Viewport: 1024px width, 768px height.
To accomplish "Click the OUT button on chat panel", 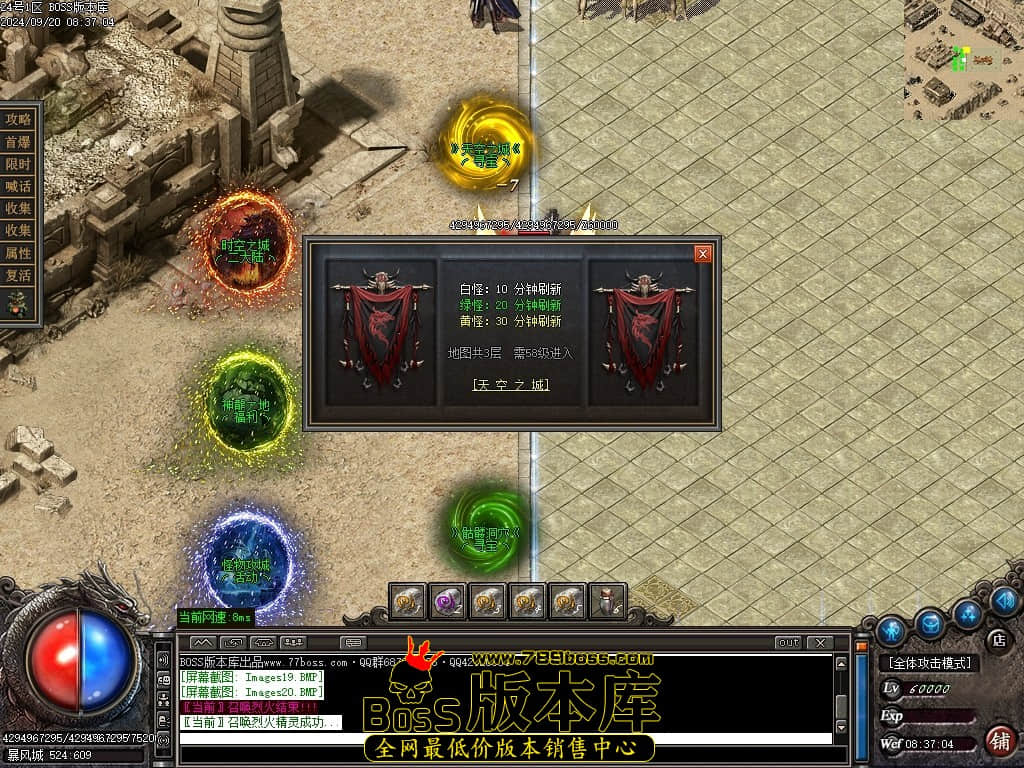I will coord(788,642).
